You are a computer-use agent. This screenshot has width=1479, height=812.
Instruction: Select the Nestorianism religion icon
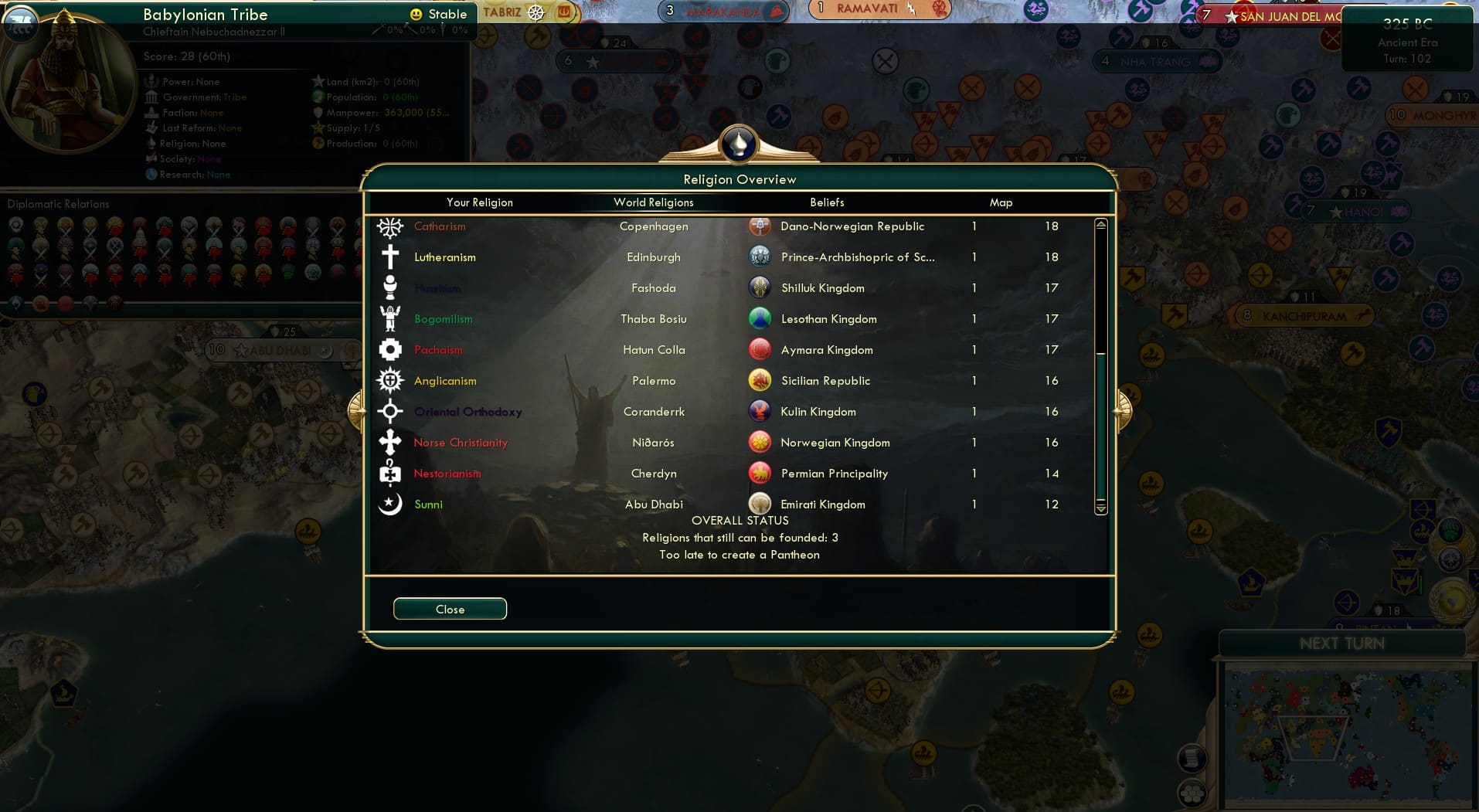(x=390, y=473)
